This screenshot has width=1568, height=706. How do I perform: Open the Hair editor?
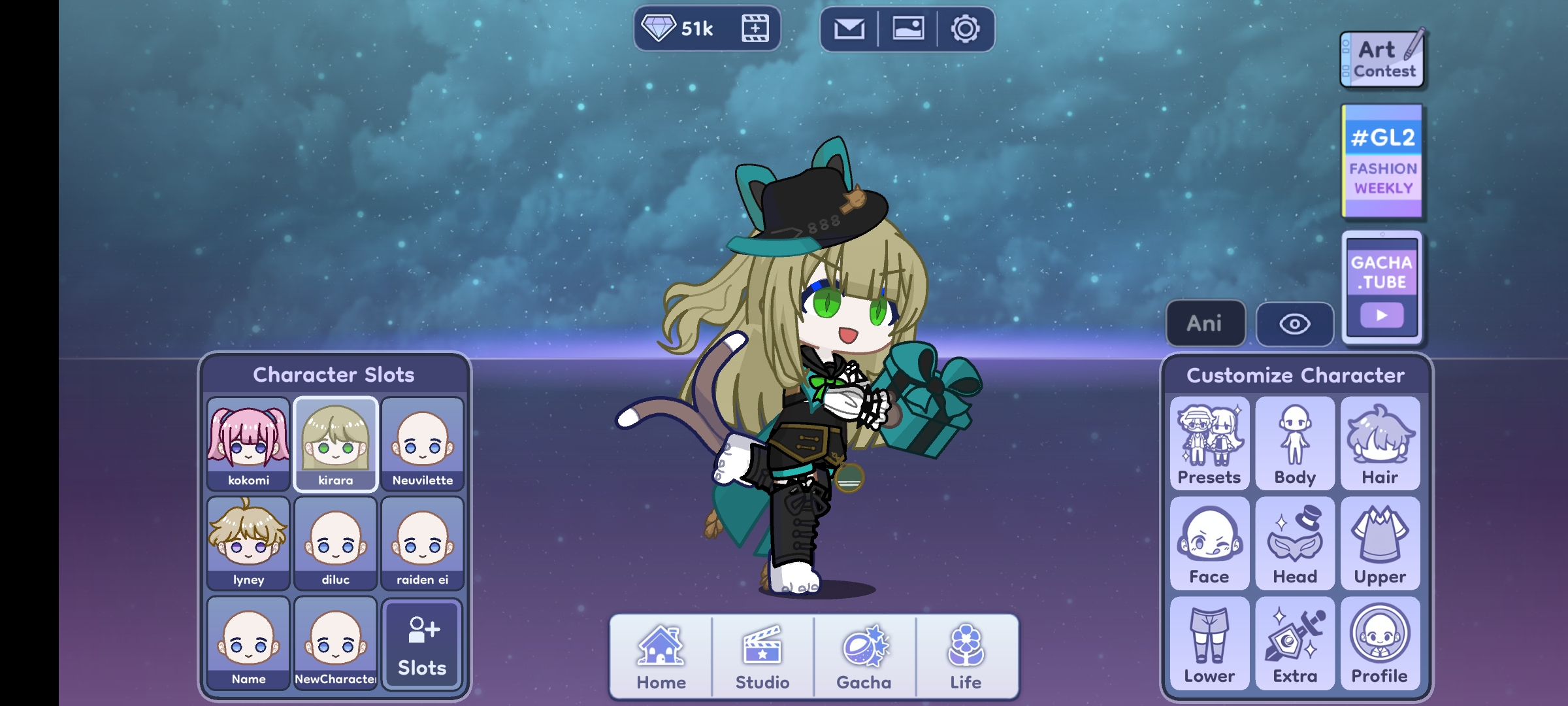point(1380,445)
